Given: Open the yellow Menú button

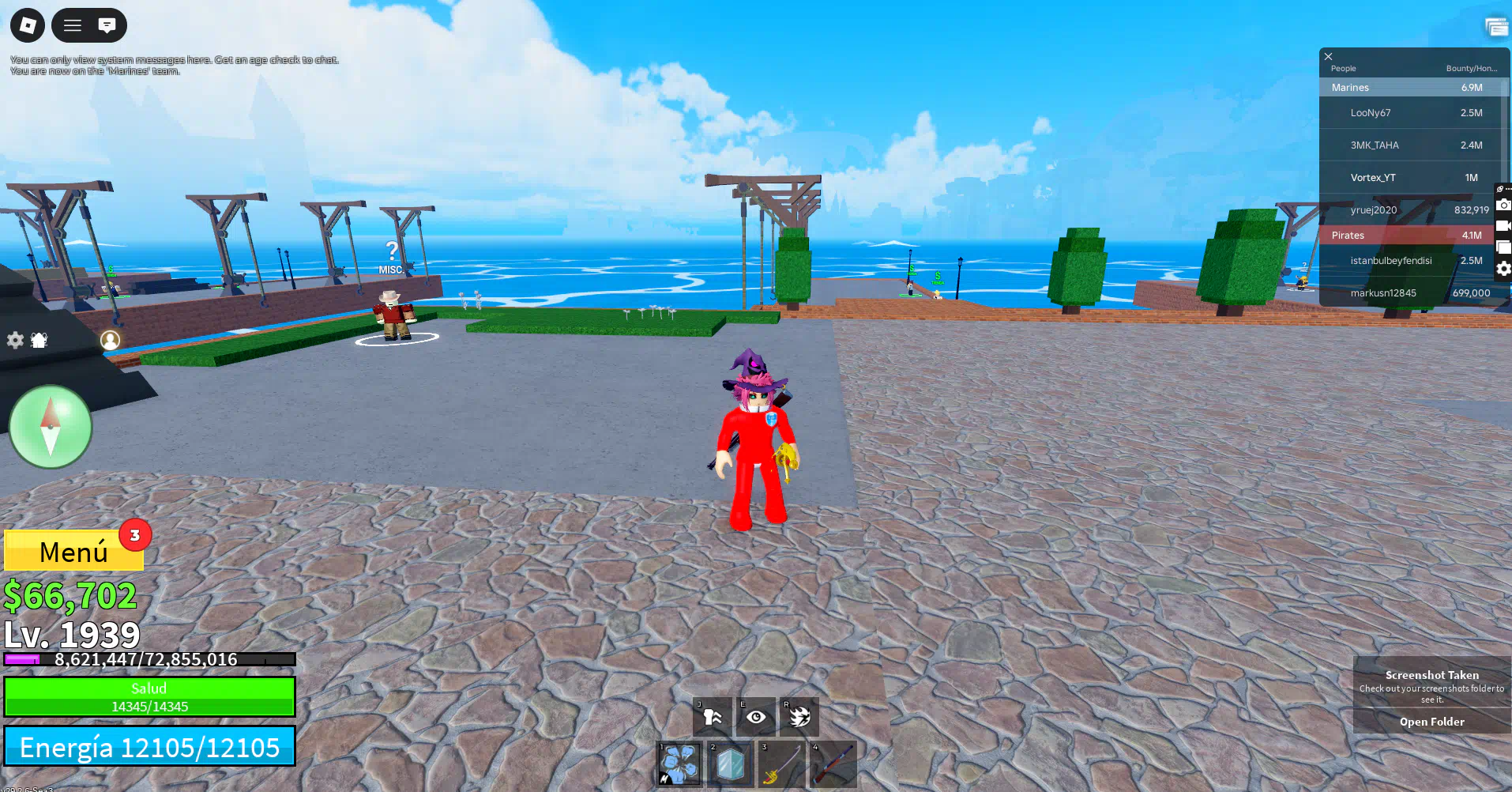Looking at the screenshot, I should click(x=73, y=551).
